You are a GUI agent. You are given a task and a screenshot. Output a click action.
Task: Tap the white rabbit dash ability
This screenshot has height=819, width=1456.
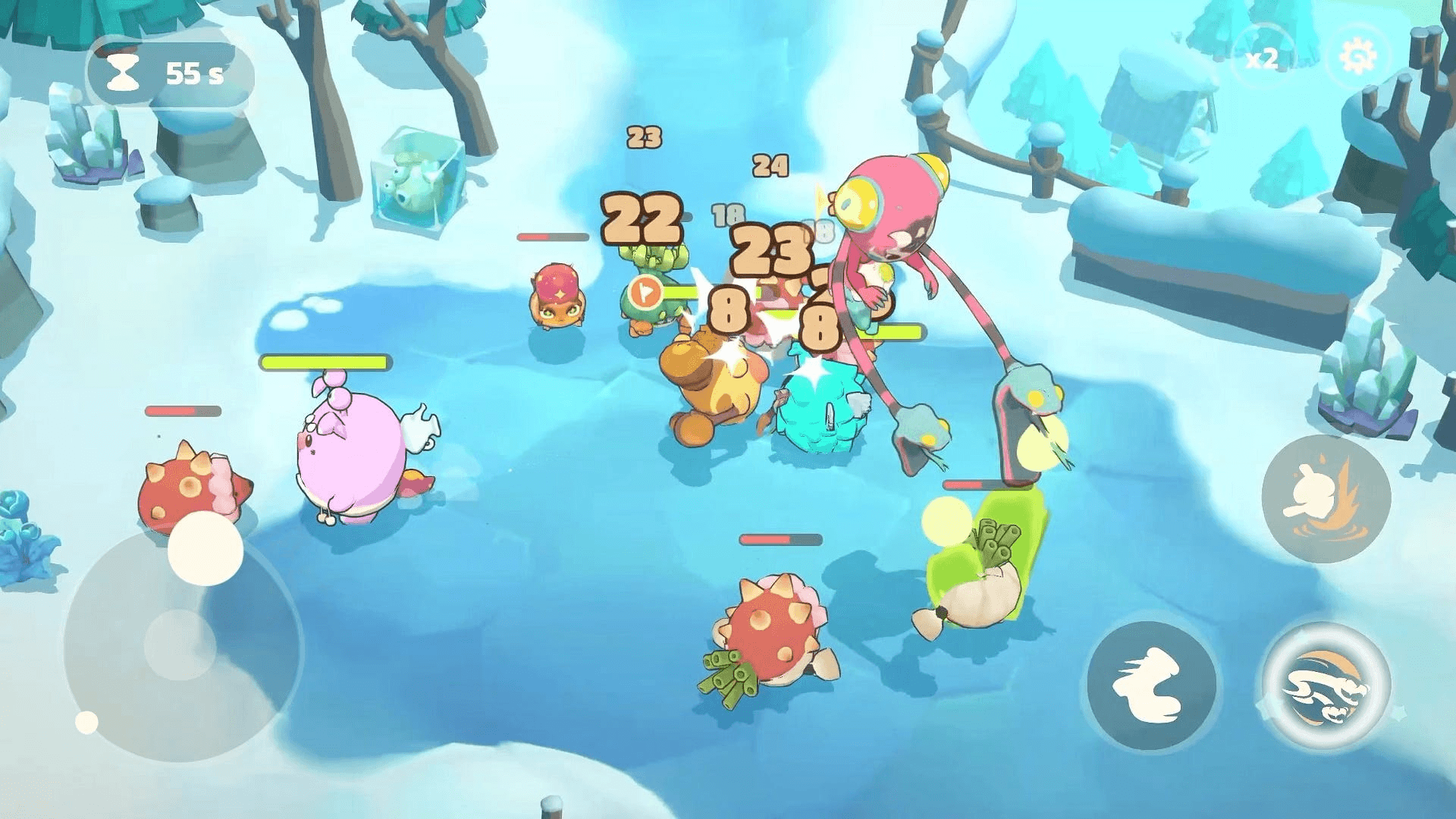pos(1150,685)
